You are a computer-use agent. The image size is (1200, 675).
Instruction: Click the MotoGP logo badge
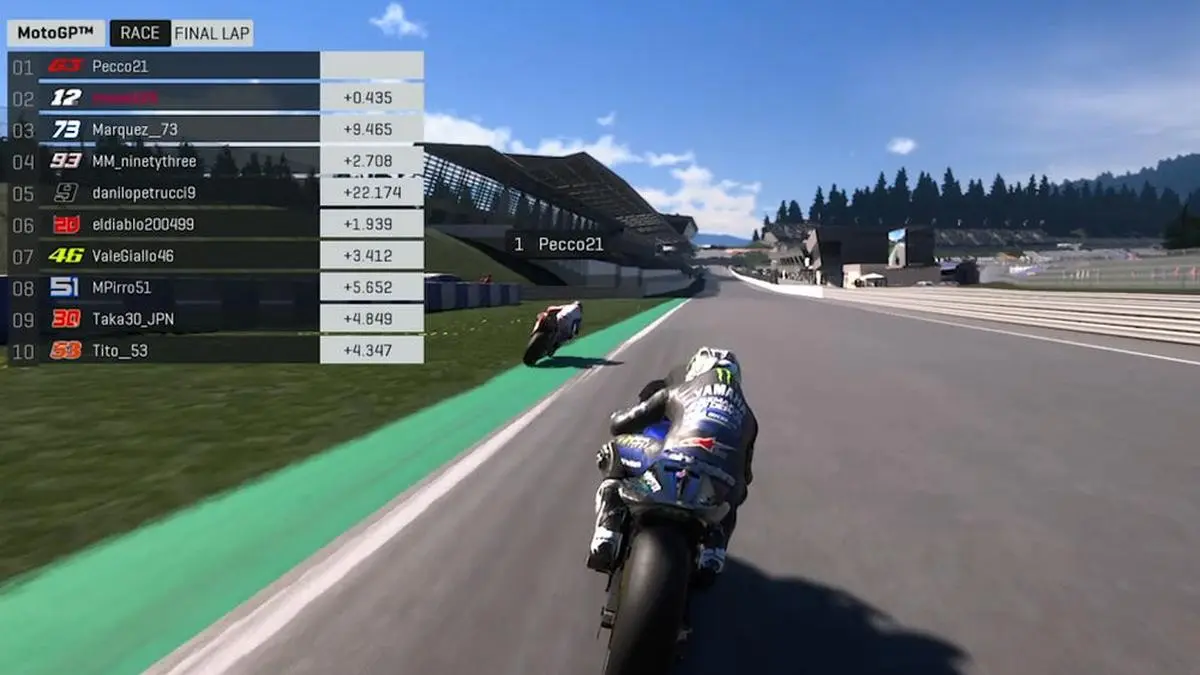click(x=56, y=33)
